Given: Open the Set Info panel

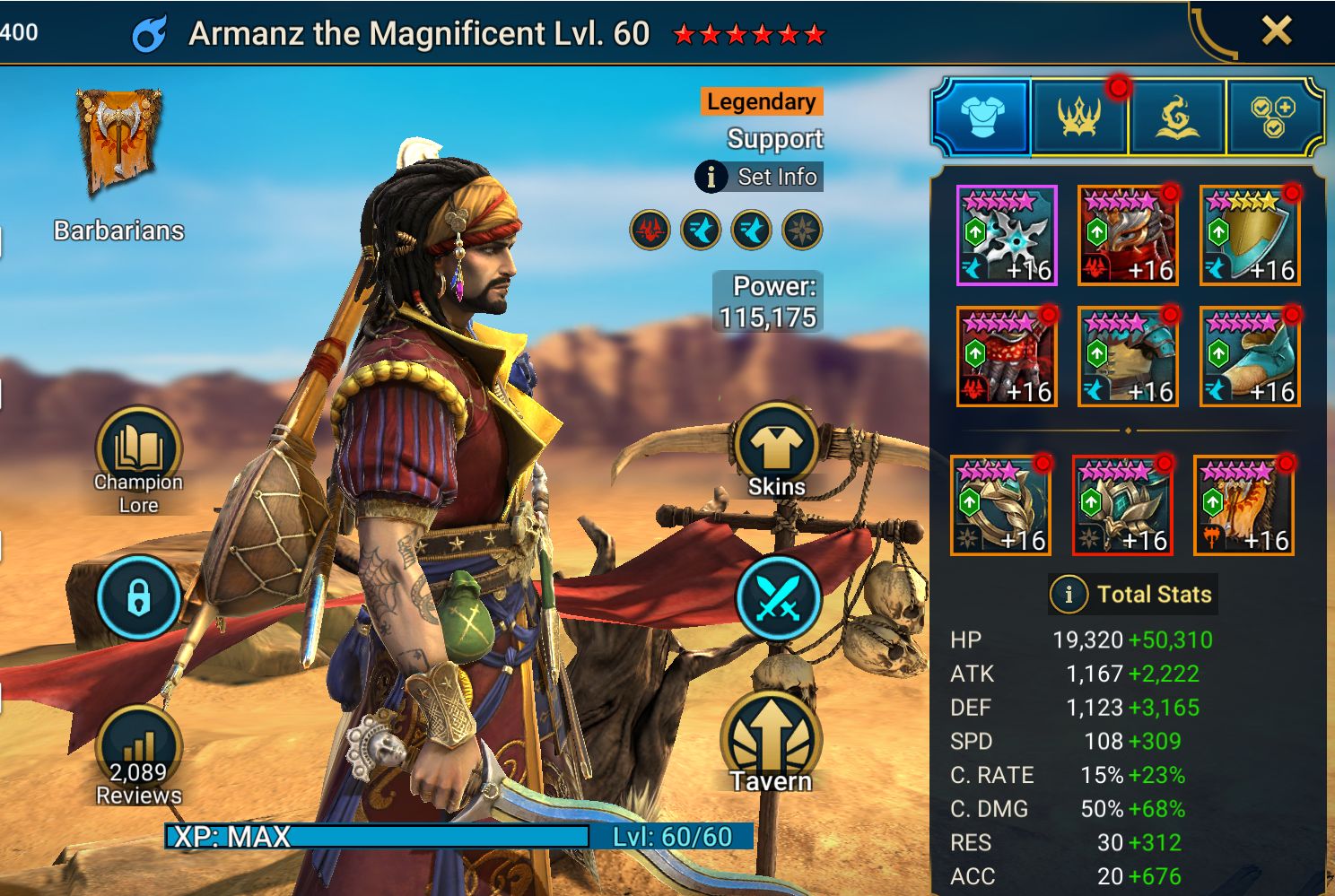Looking at the screenshot, I should (759, 177).
